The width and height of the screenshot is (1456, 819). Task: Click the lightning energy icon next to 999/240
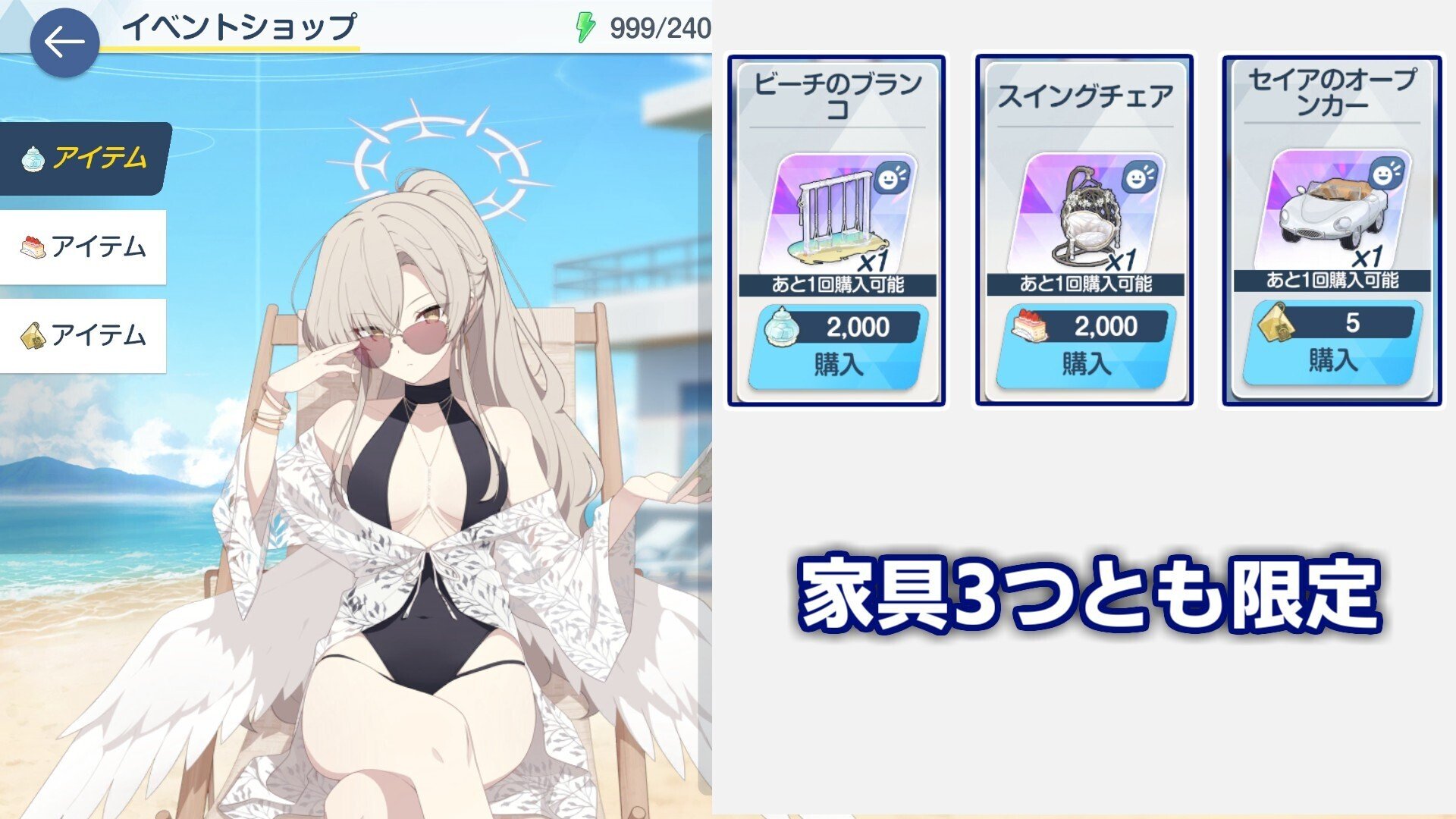point(585,28)
